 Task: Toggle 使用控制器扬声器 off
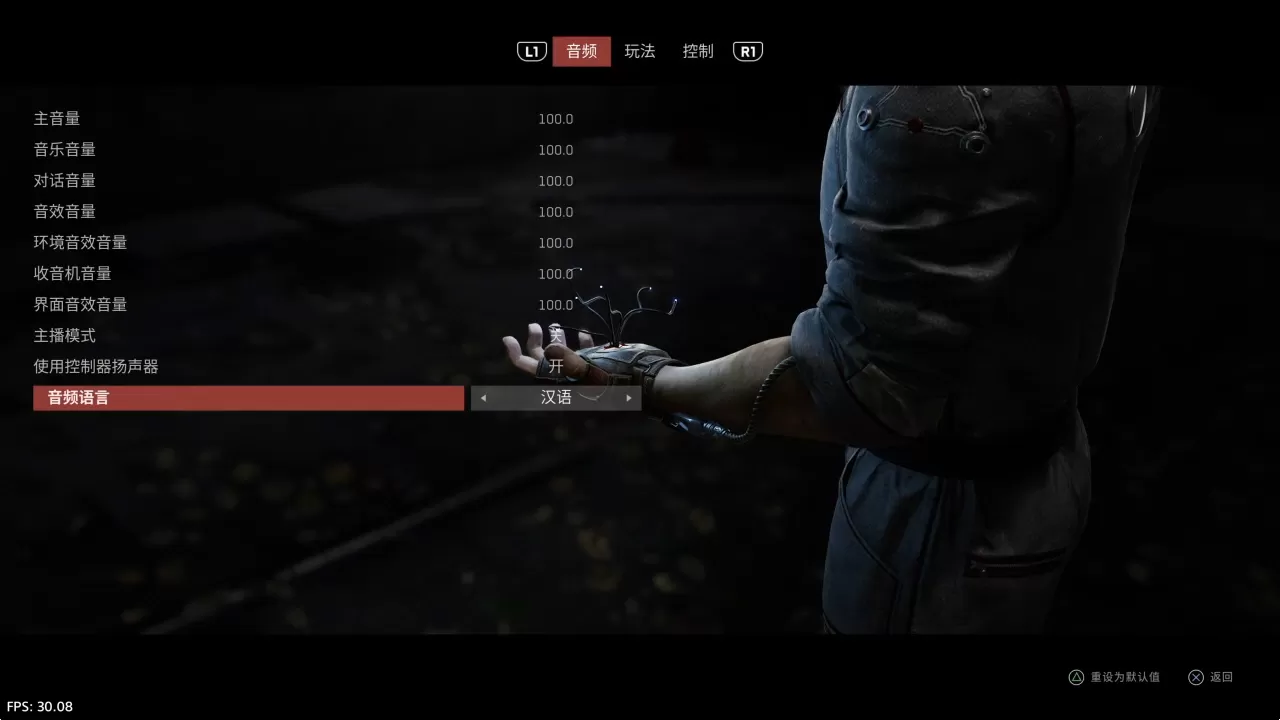point(556,366)
